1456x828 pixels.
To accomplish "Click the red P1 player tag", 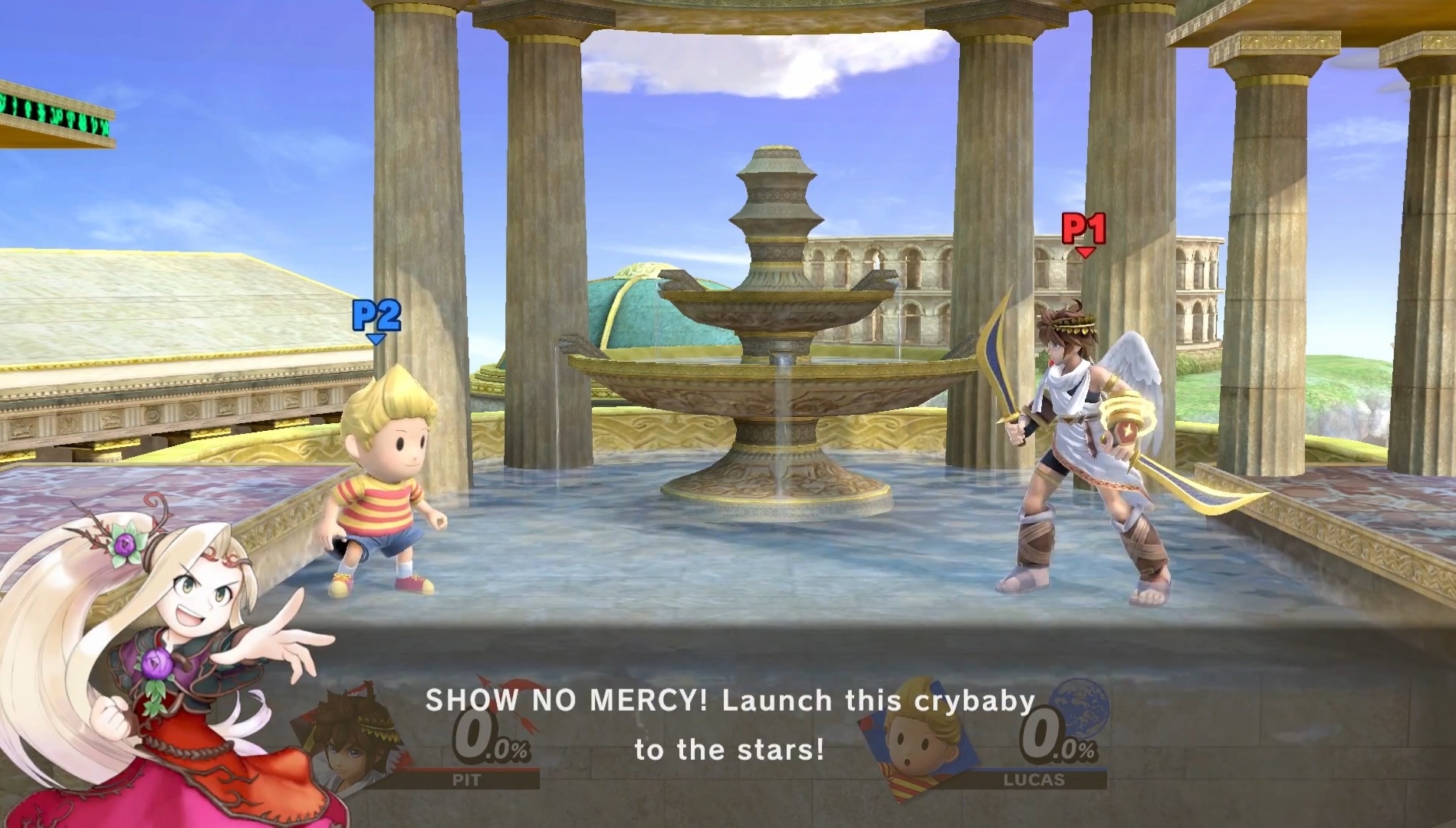I will click(x=1083, y=230).
